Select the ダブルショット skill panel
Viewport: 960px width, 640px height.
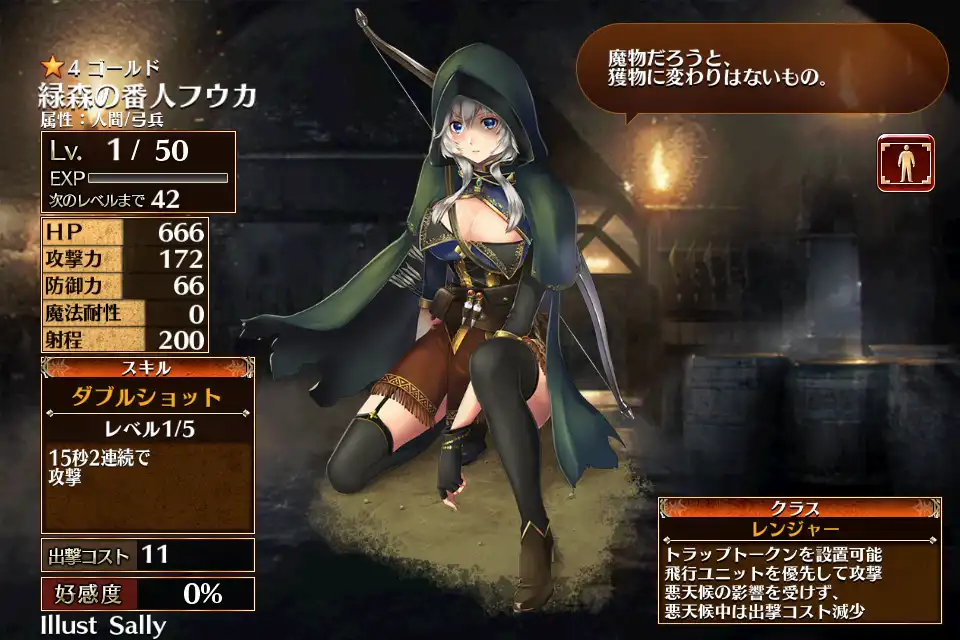[147, 397]
